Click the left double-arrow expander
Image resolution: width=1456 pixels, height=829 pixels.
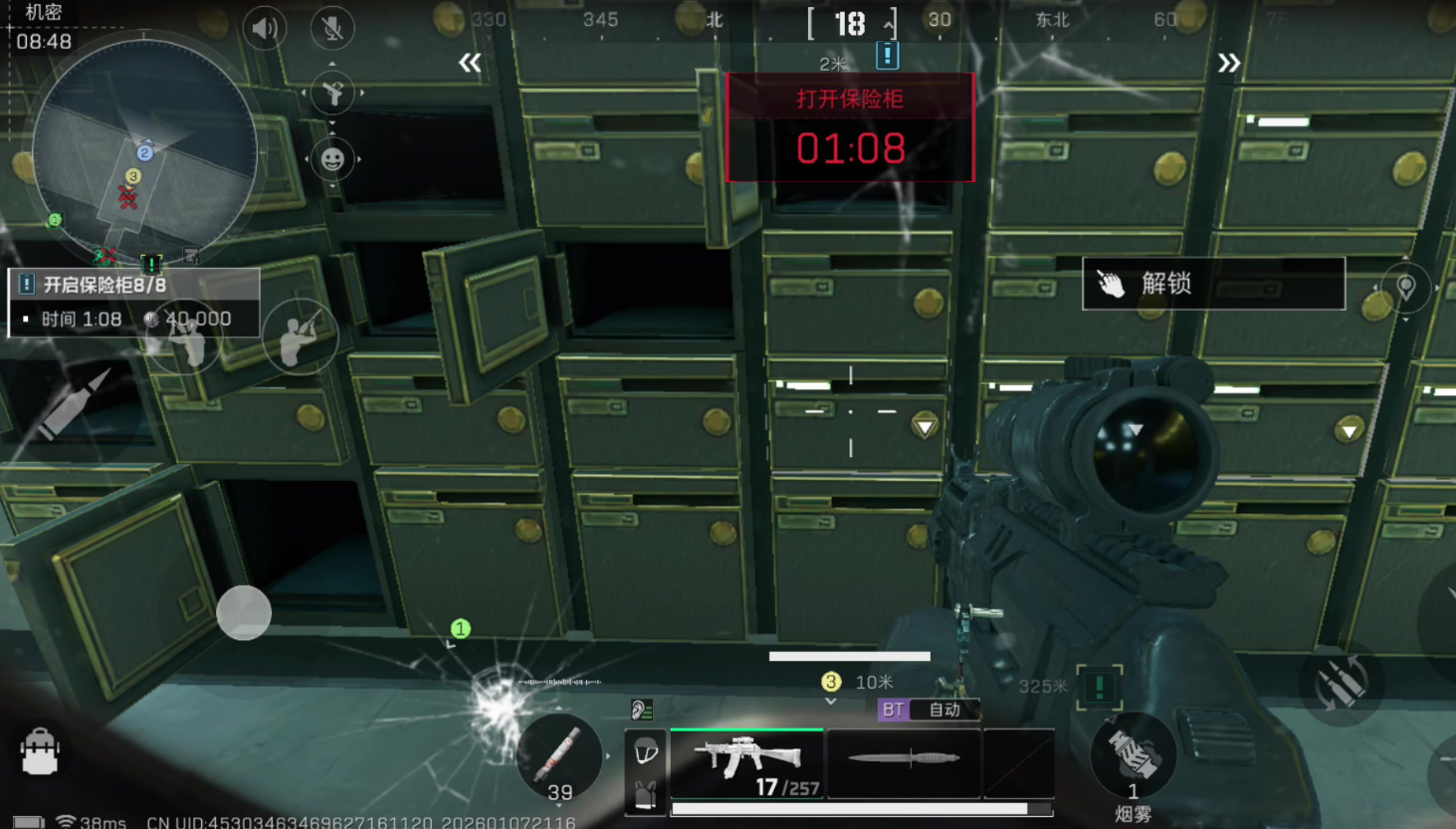point(470,64)
